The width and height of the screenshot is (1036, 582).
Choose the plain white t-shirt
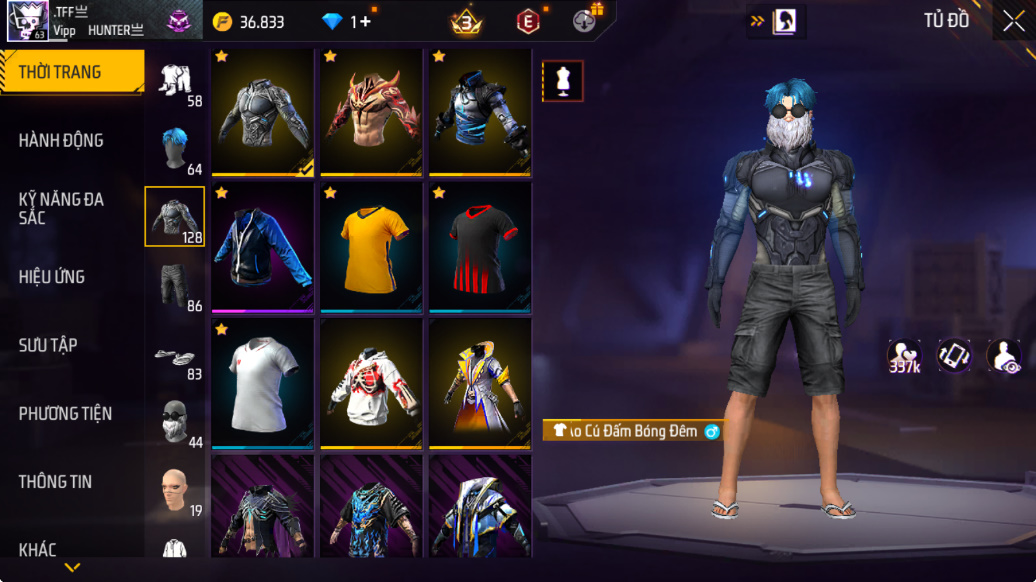tap(263, 383)
